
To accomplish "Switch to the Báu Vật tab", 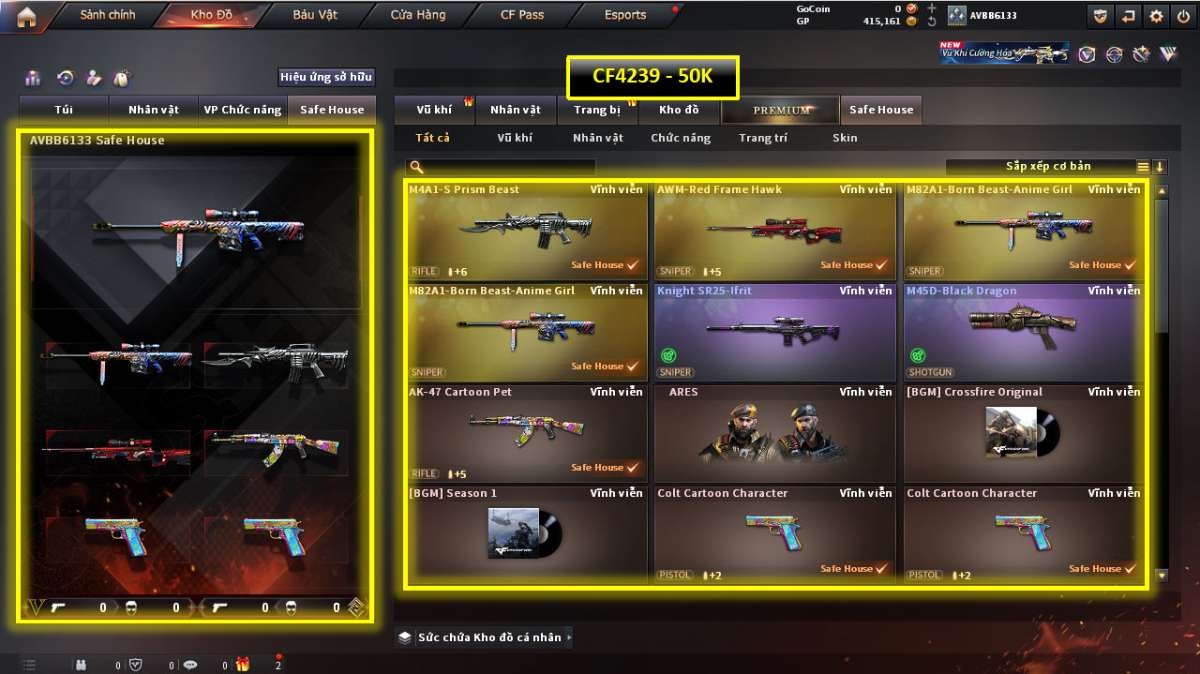I will (315, 16).
